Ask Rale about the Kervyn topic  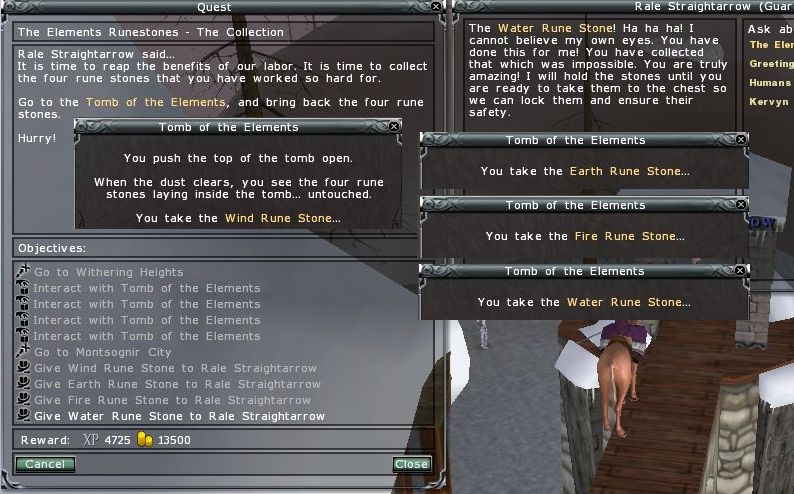pyautogui.click(x=768, y=102)
